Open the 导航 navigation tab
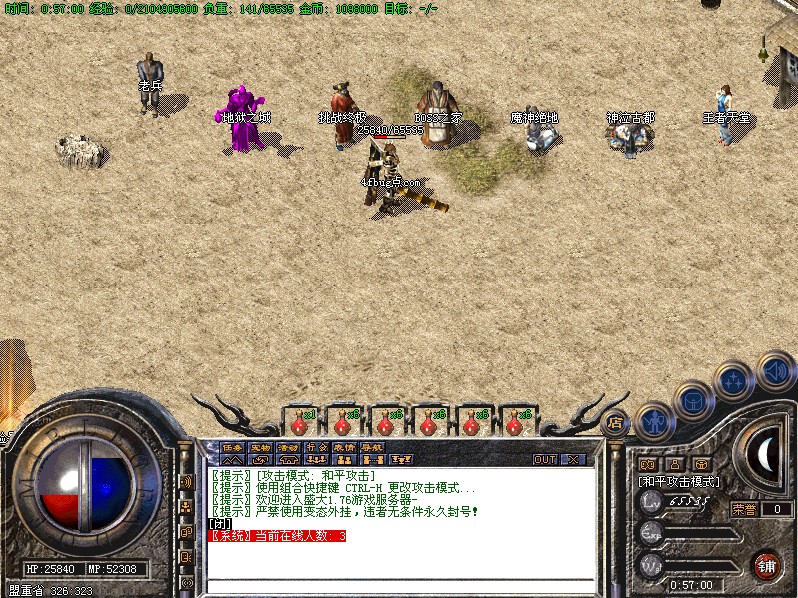Screen dimensions: 798x598 (372, 447)
